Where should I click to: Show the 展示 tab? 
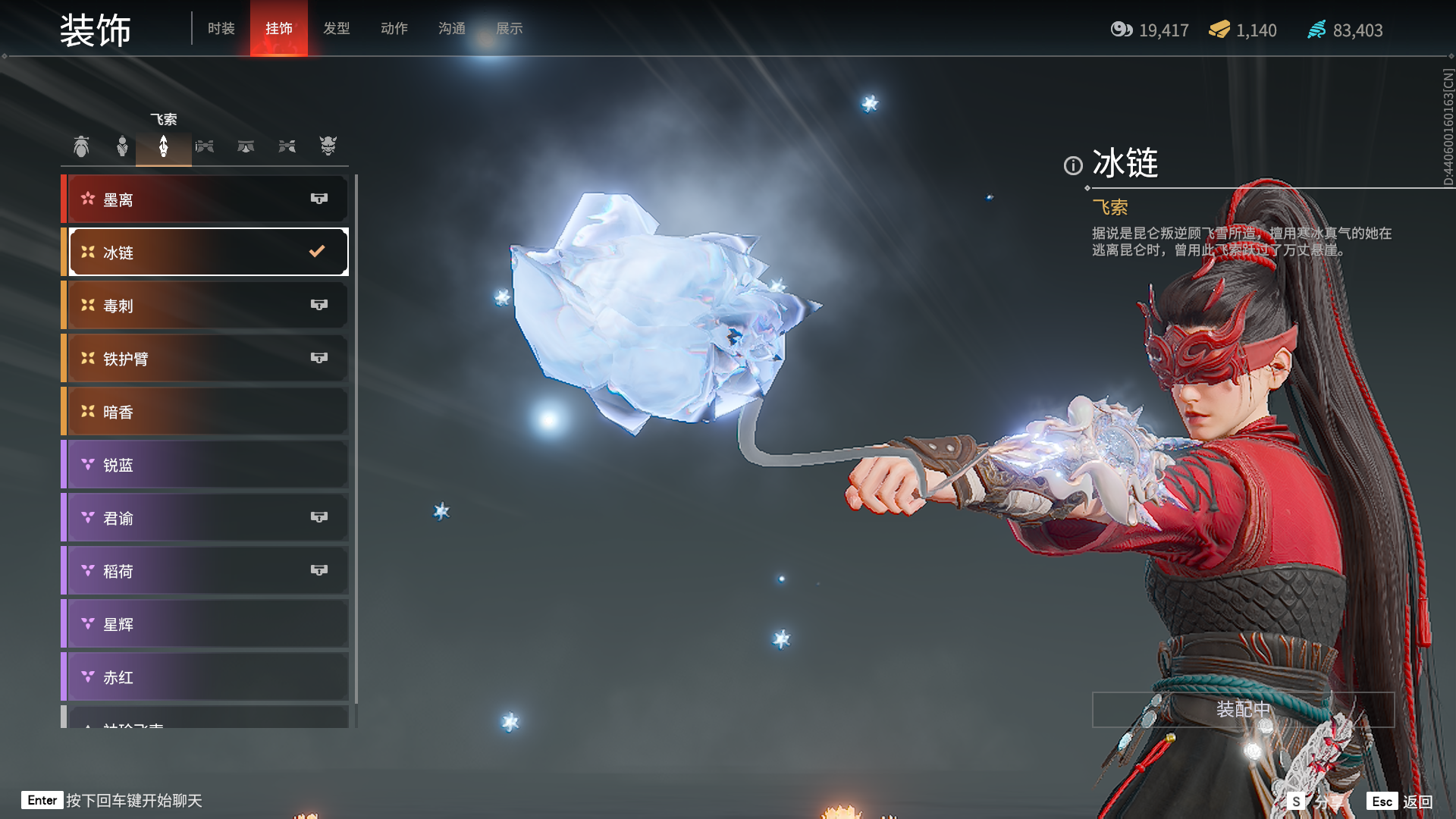click(x=509, y=29)
